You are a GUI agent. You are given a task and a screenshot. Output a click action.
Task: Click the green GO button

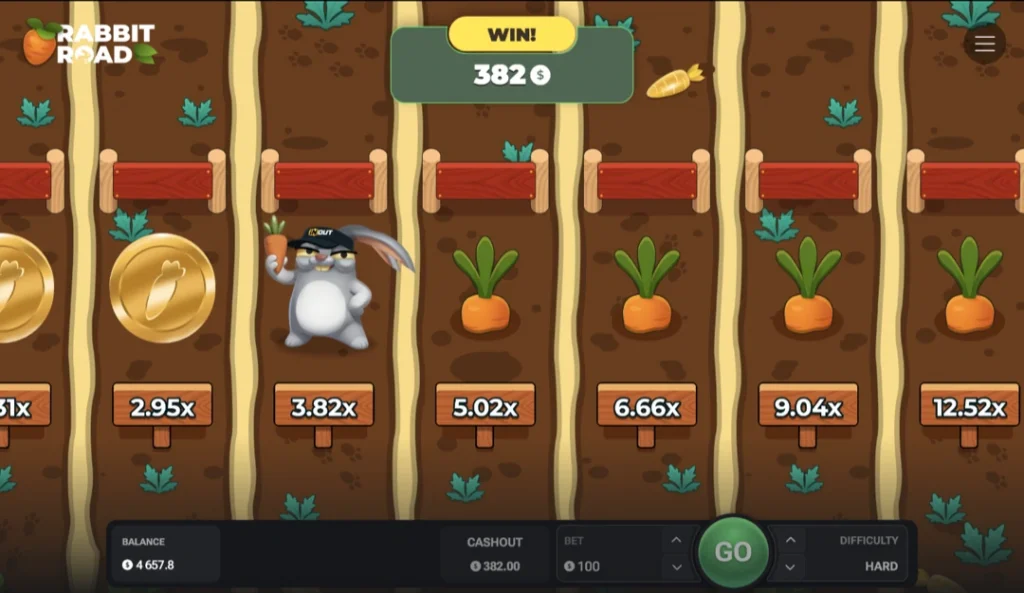(x=733, y=552)
